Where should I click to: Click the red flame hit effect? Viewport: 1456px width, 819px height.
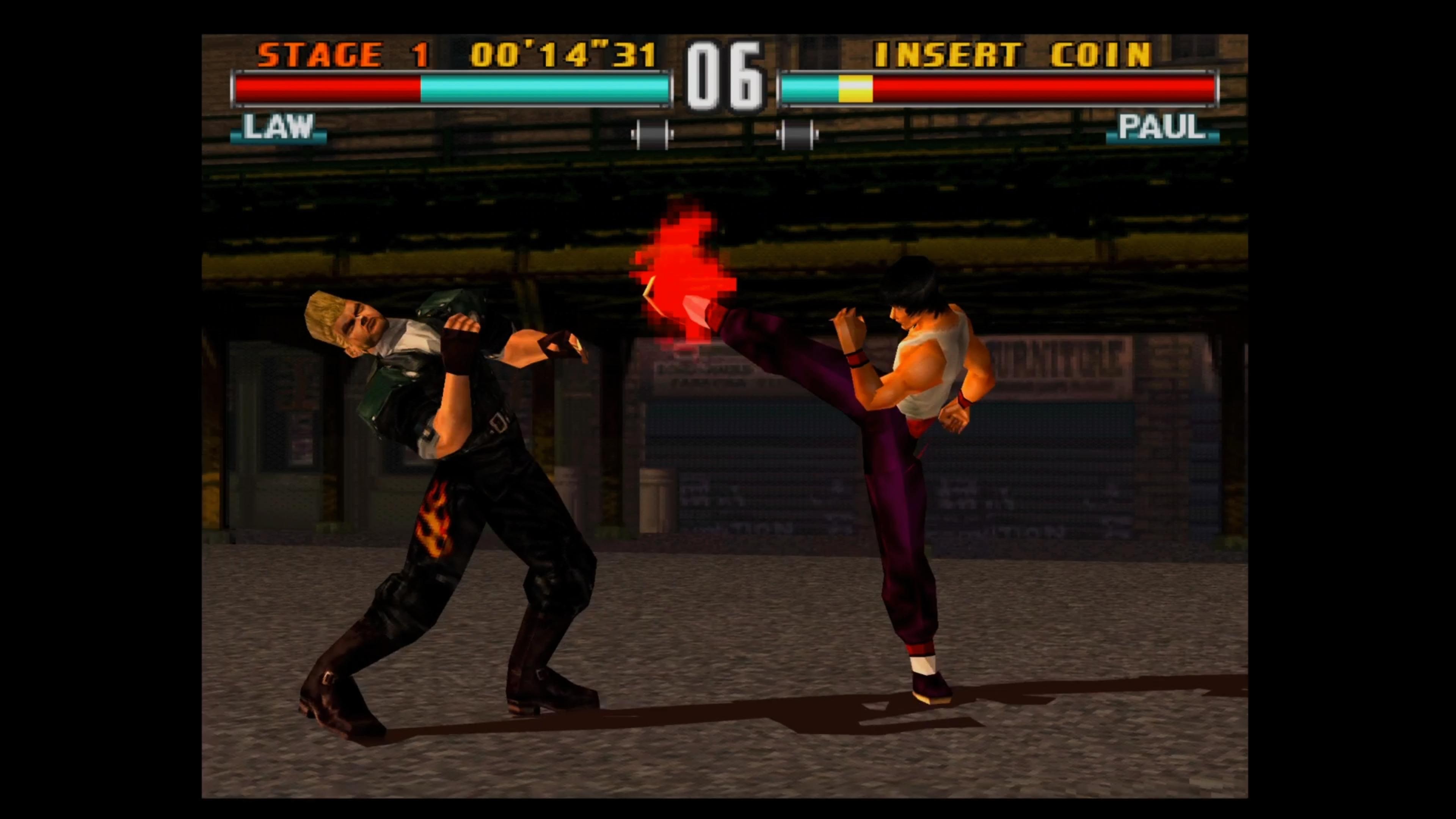[678, 266]
